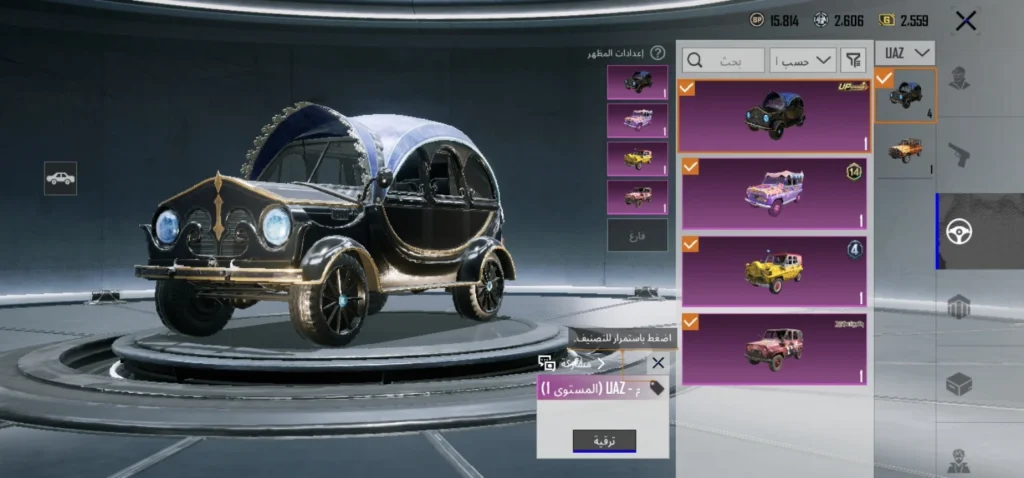Viewport: 1024px width, 478px height.
Task: Open appearance settings help question mark
Action: 658,53
